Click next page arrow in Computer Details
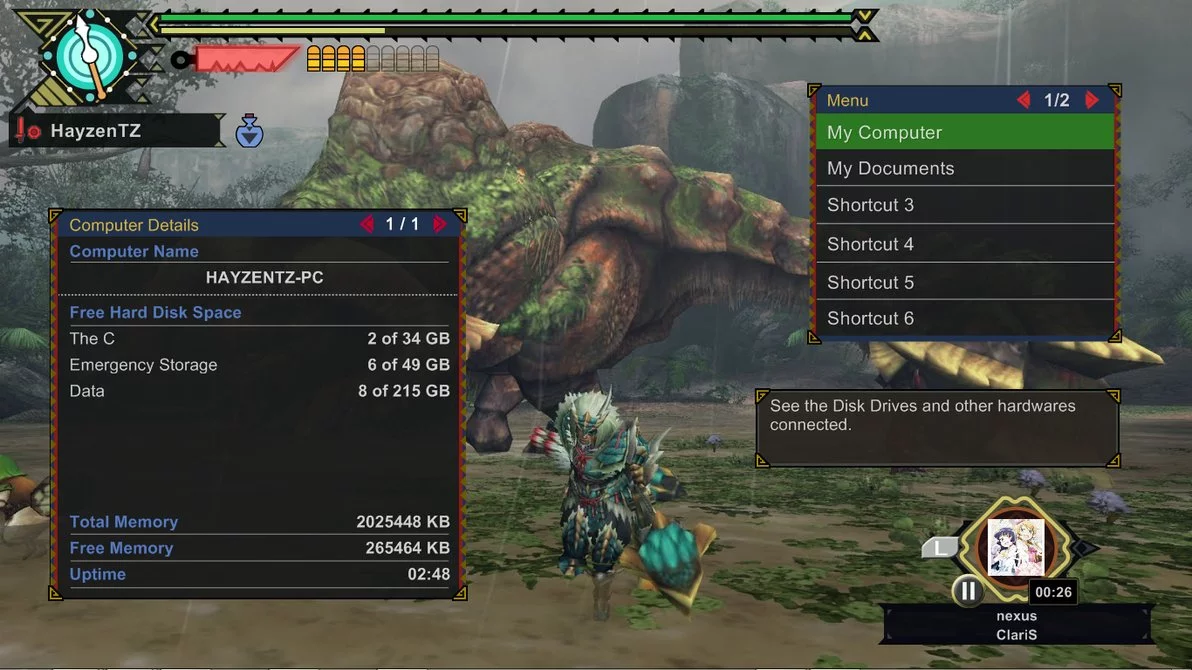 tap(440, 225)
